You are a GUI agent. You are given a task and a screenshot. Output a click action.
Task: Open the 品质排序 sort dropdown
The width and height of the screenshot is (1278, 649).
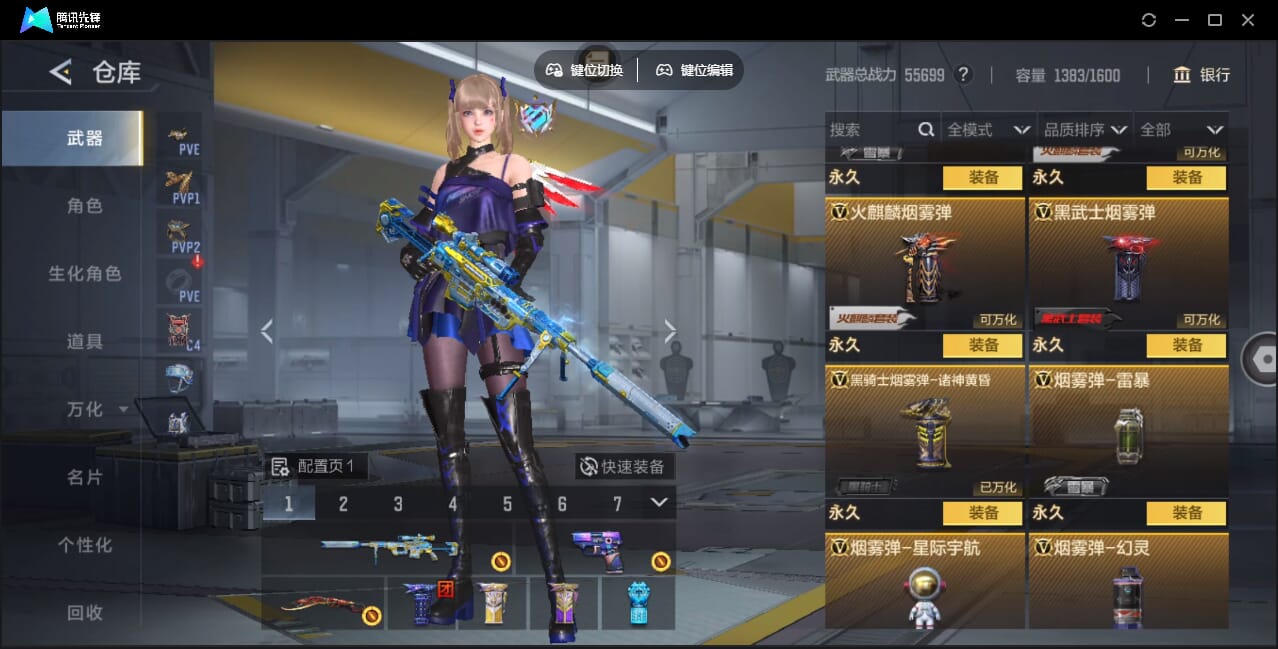click(x=1085, y=130)
